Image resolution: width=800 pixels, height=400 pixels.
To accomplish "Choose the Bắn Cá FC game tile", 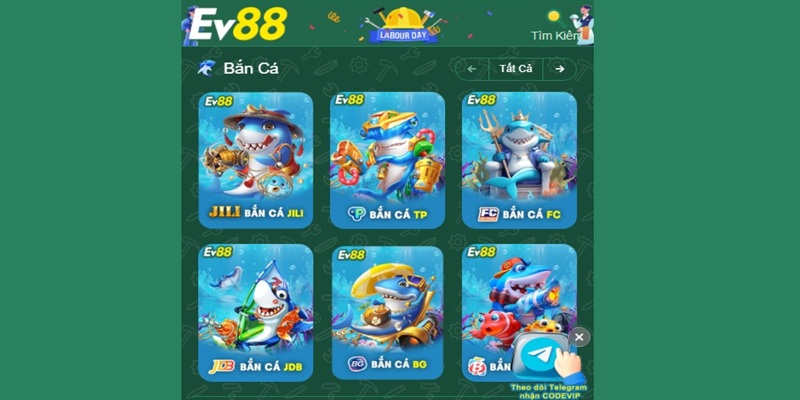I will 519,160.
